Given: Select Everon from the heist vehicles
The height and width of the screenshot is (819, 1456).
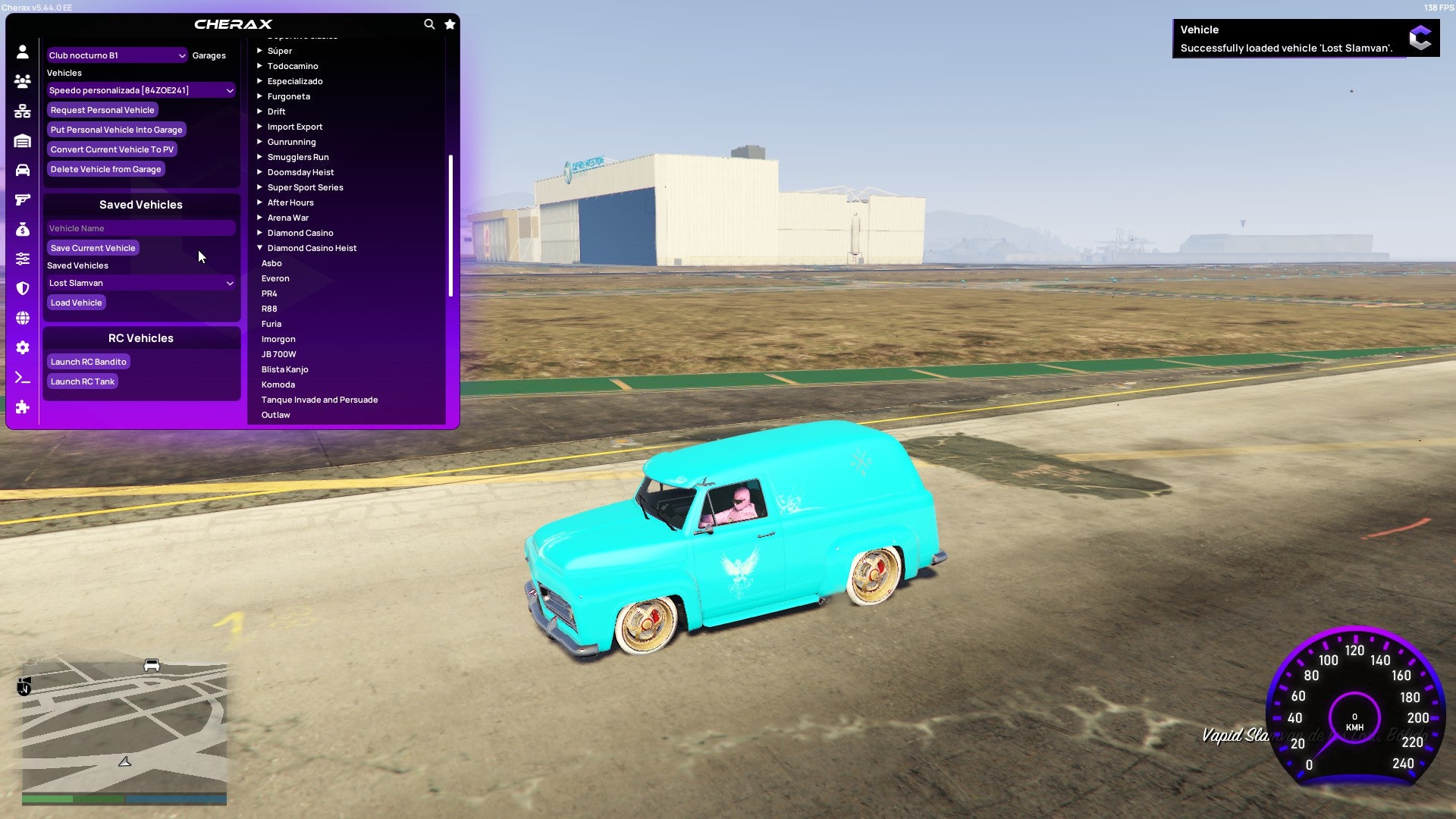Looking at the screenshot, I should [x=275, y=278].
